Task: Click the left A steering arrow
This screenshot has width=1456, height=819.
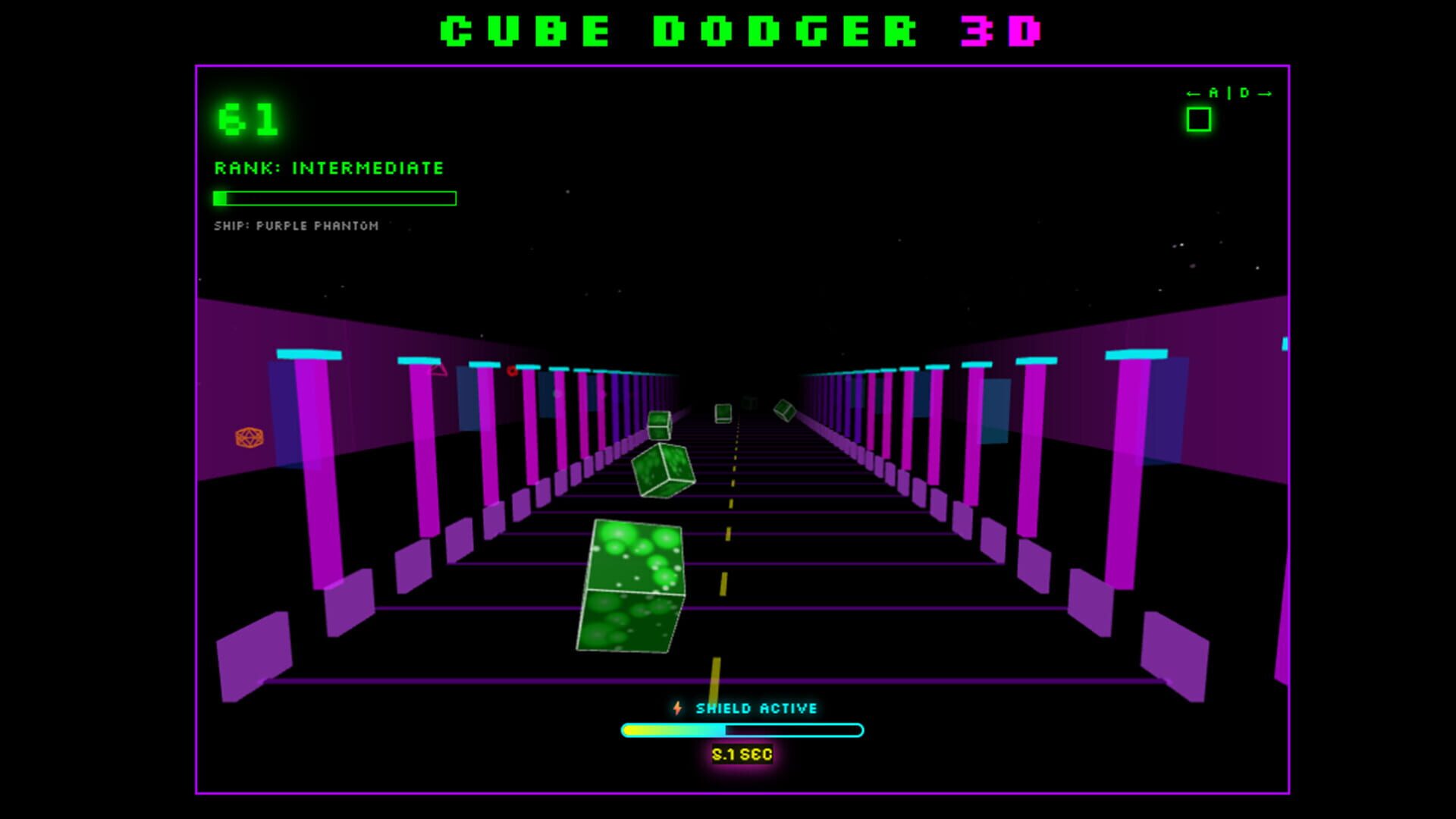Action: pyautogui.click(x=1193, y=93)
